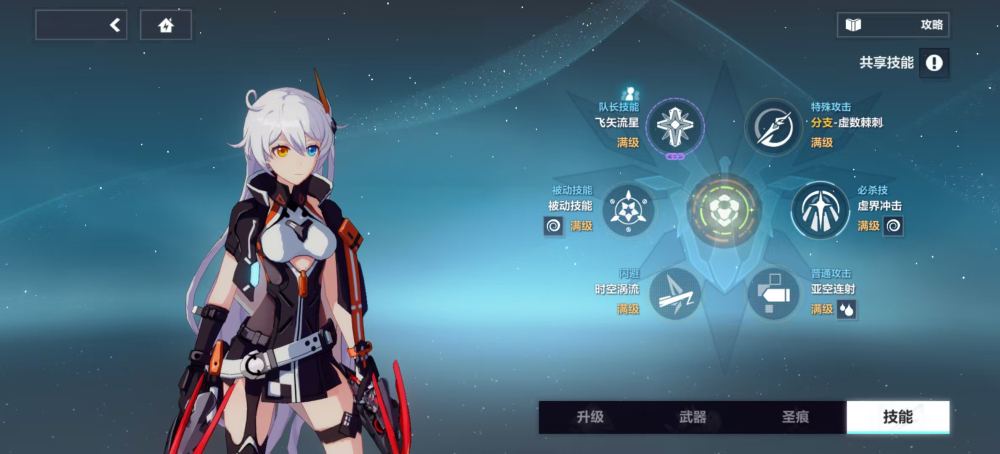Select the 技能 skills tab

coord(897,417)
